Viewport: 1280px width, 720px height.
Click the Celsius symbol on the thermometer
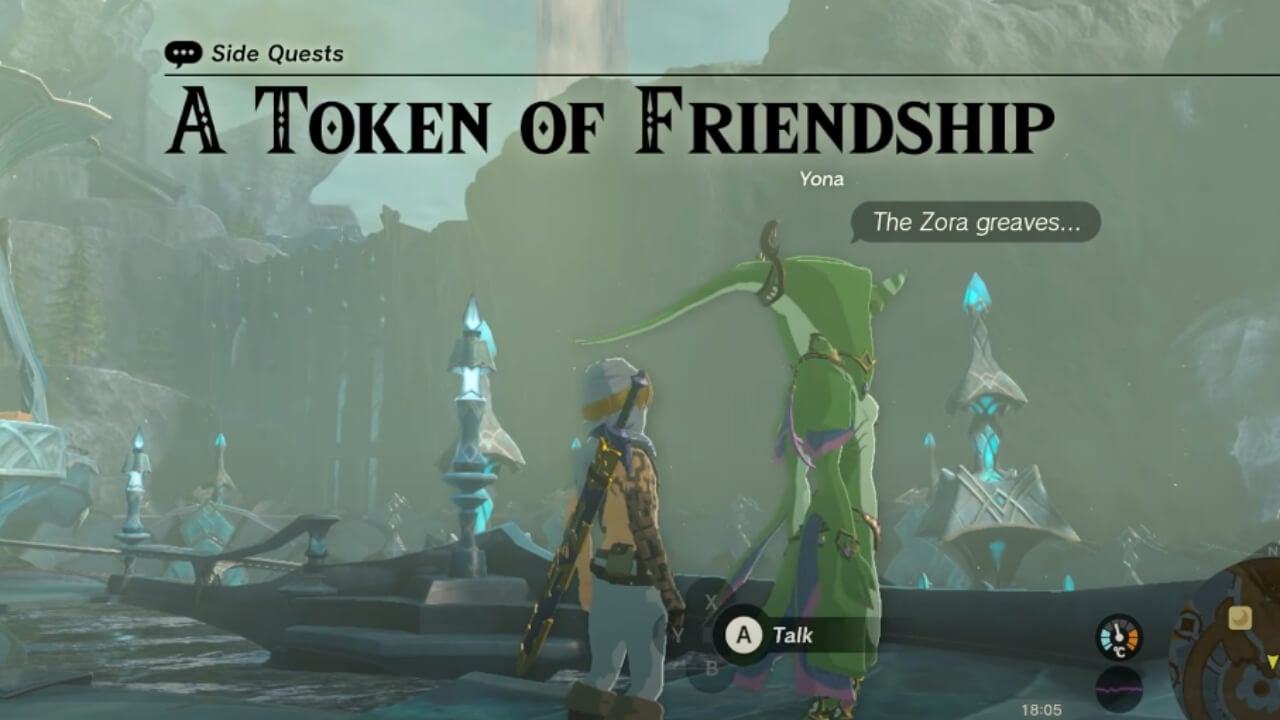click(x=1120, y=651)
